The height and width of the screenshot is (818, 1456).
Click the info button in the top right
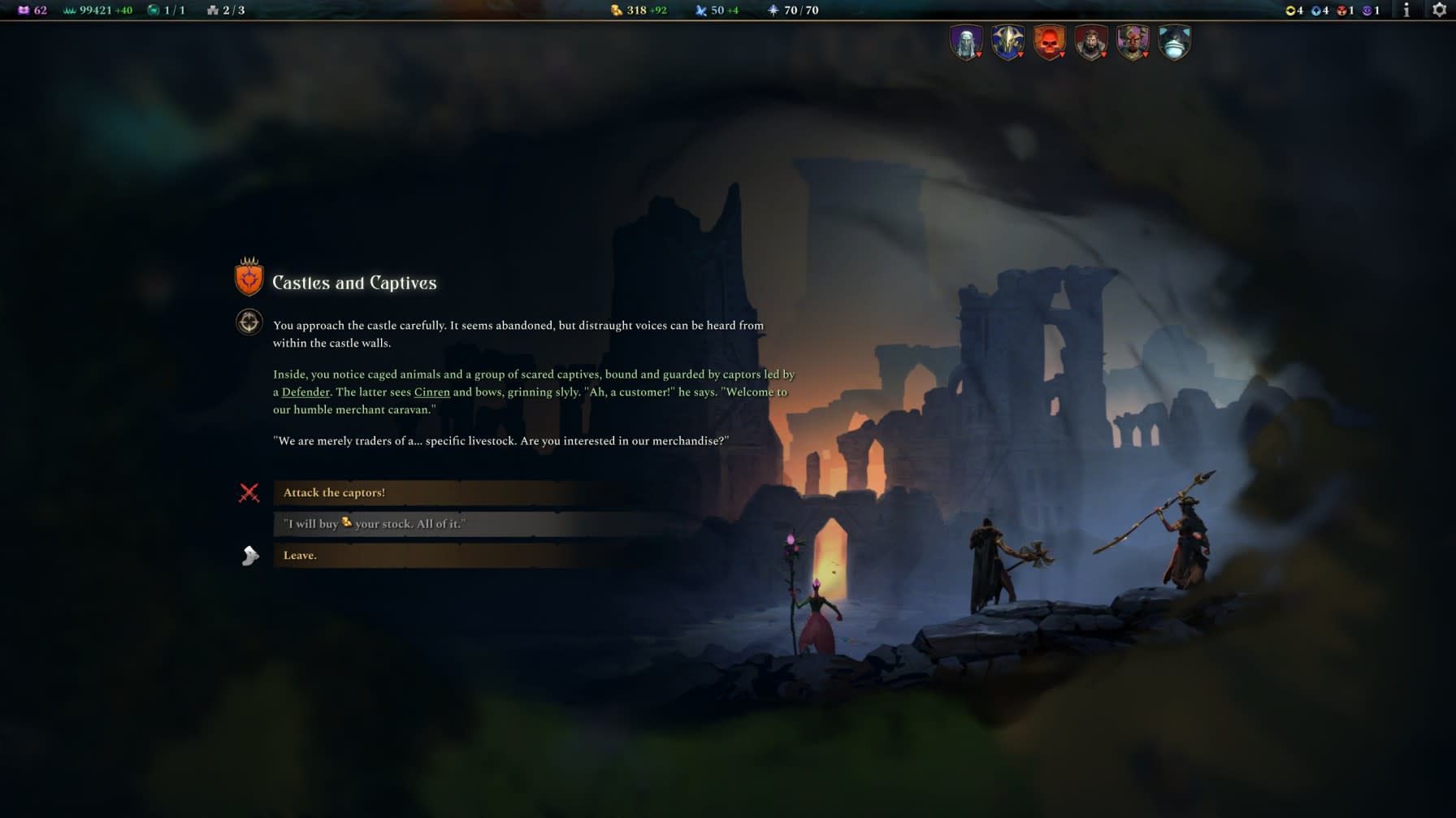(1405, 11)
